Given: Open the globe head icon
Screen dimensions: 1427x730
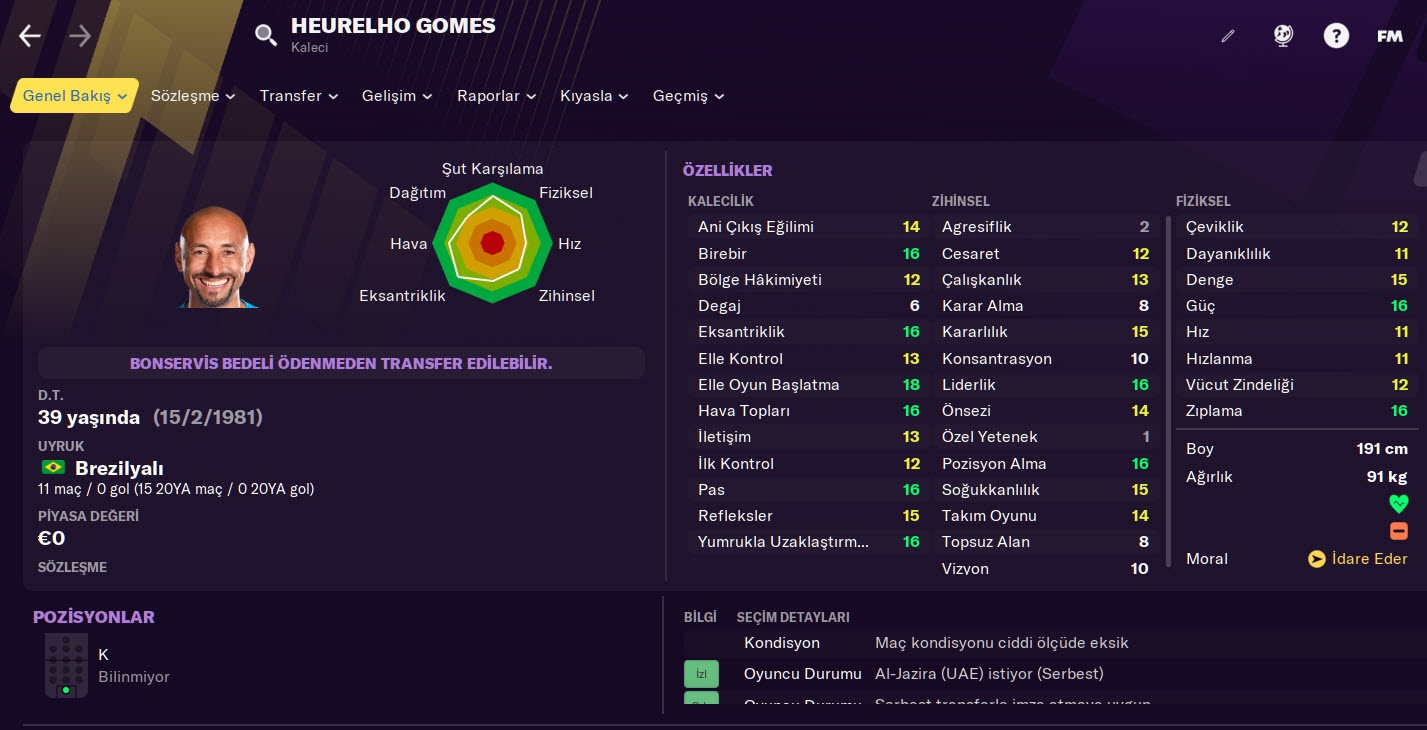Looking at the screenshot, I should point(1283,36).
